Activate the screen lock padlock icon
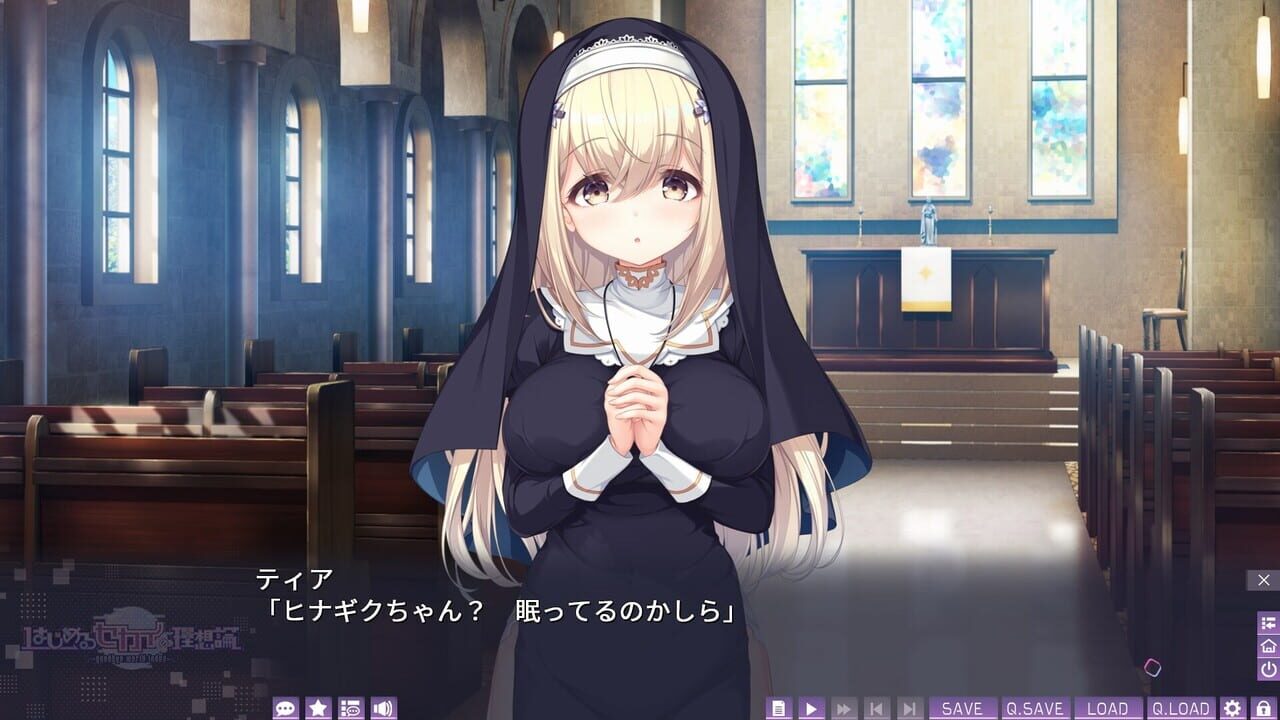 1263,705
